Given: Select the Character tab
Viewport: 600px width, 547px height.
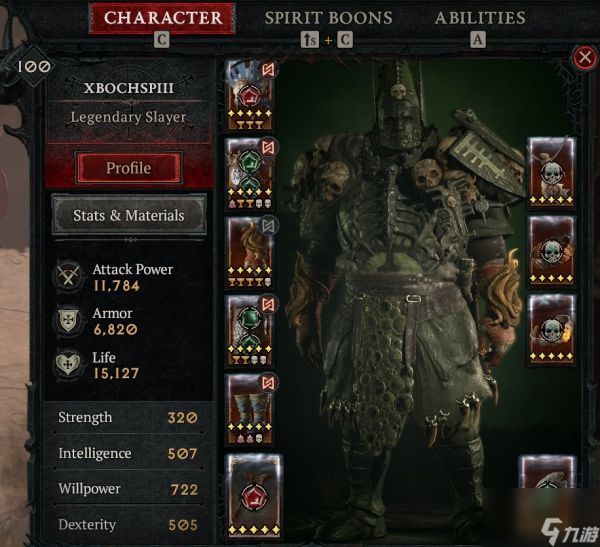Looking at the screenshot, I should click(163, 18).
